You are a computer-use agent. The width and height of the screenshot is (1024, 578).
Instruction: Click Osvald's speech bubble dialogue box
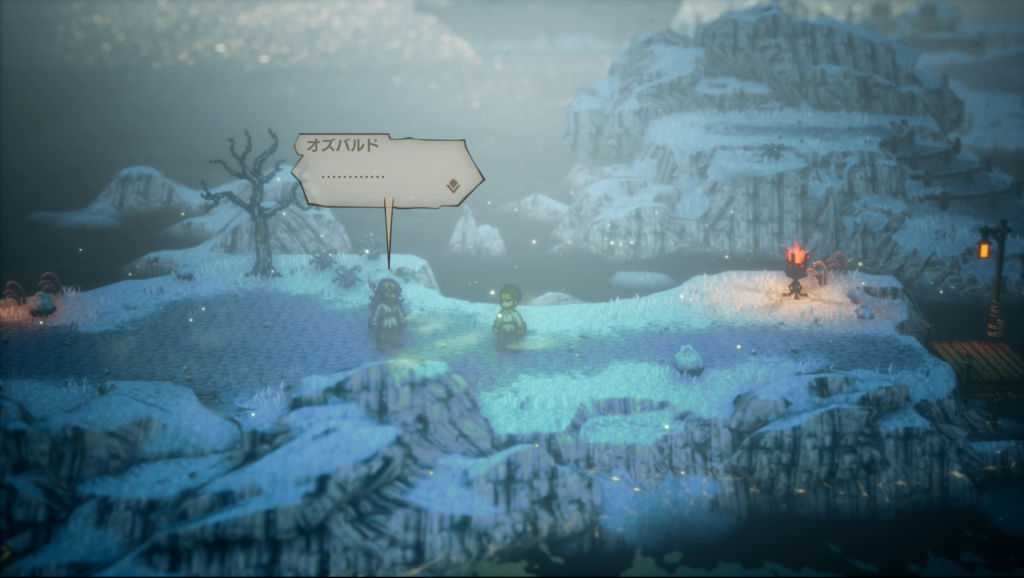[x=385, y=170]
